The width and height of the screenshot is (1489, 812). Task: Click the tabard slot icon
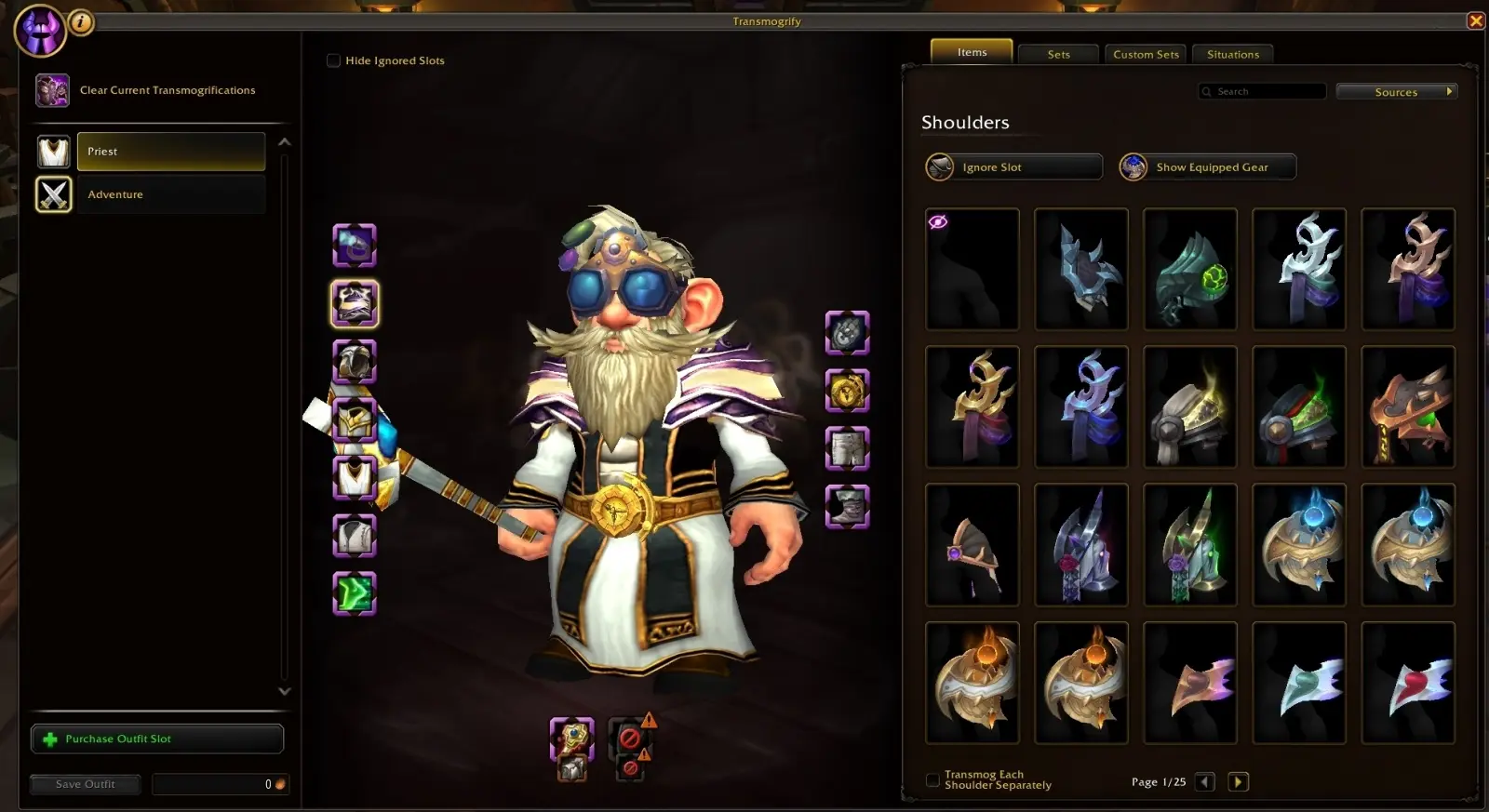point(355,537)
